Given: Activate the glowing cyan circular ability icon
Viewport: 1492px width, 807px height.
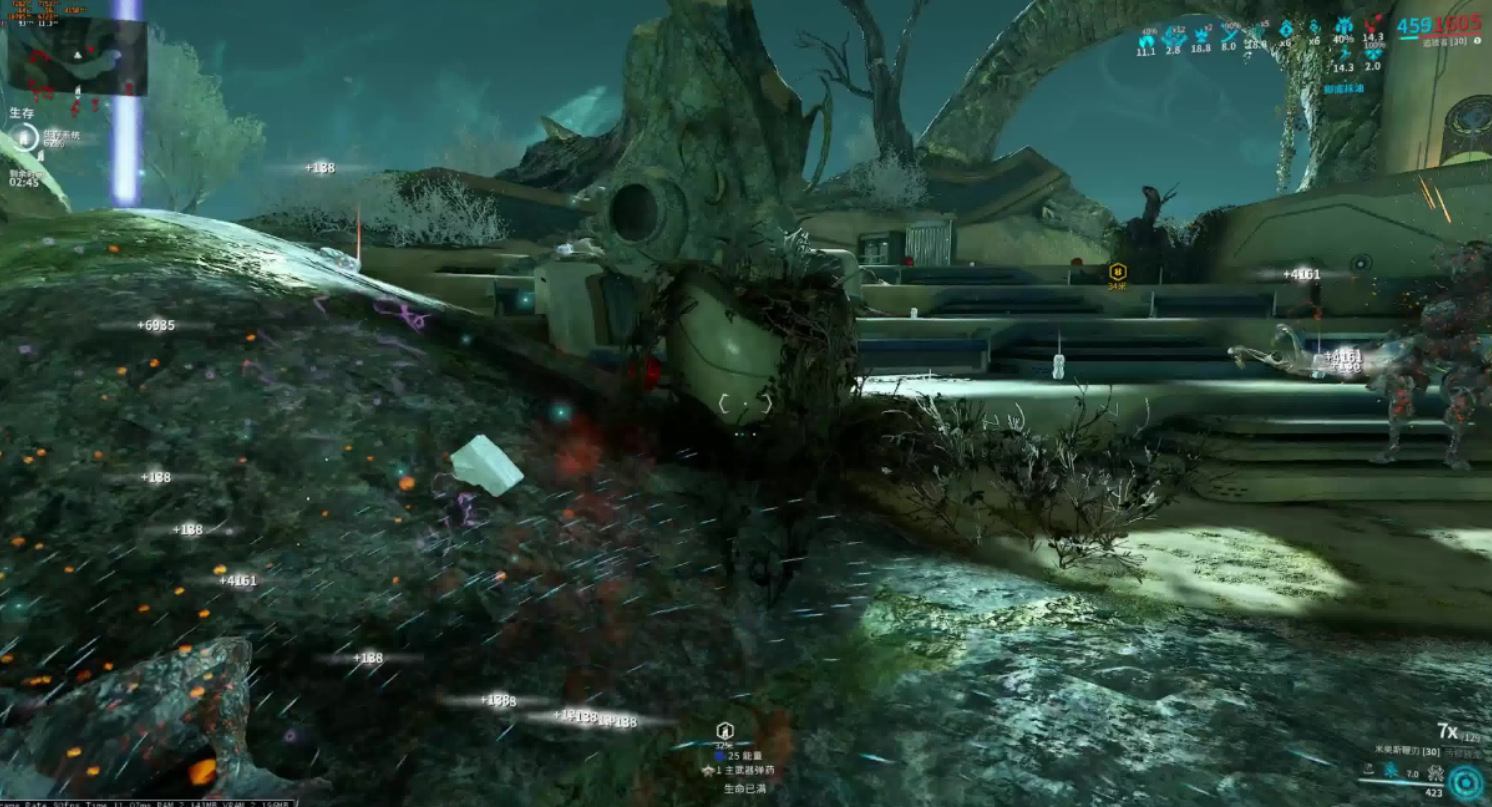Looking at the screenshot, I should (x=1465, y=782).
